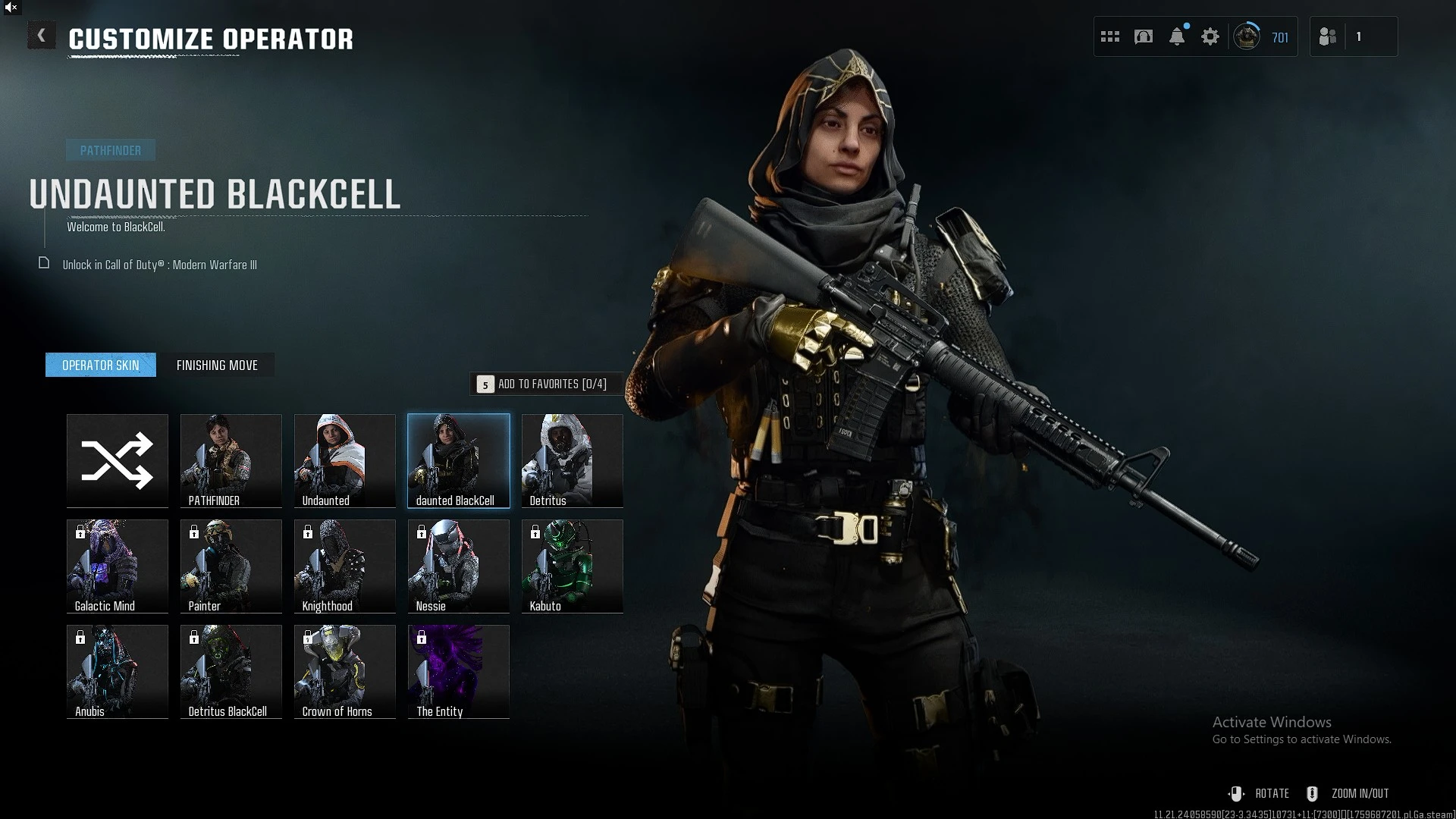Select the Detritus BlackCell skin

click(231, 671)
